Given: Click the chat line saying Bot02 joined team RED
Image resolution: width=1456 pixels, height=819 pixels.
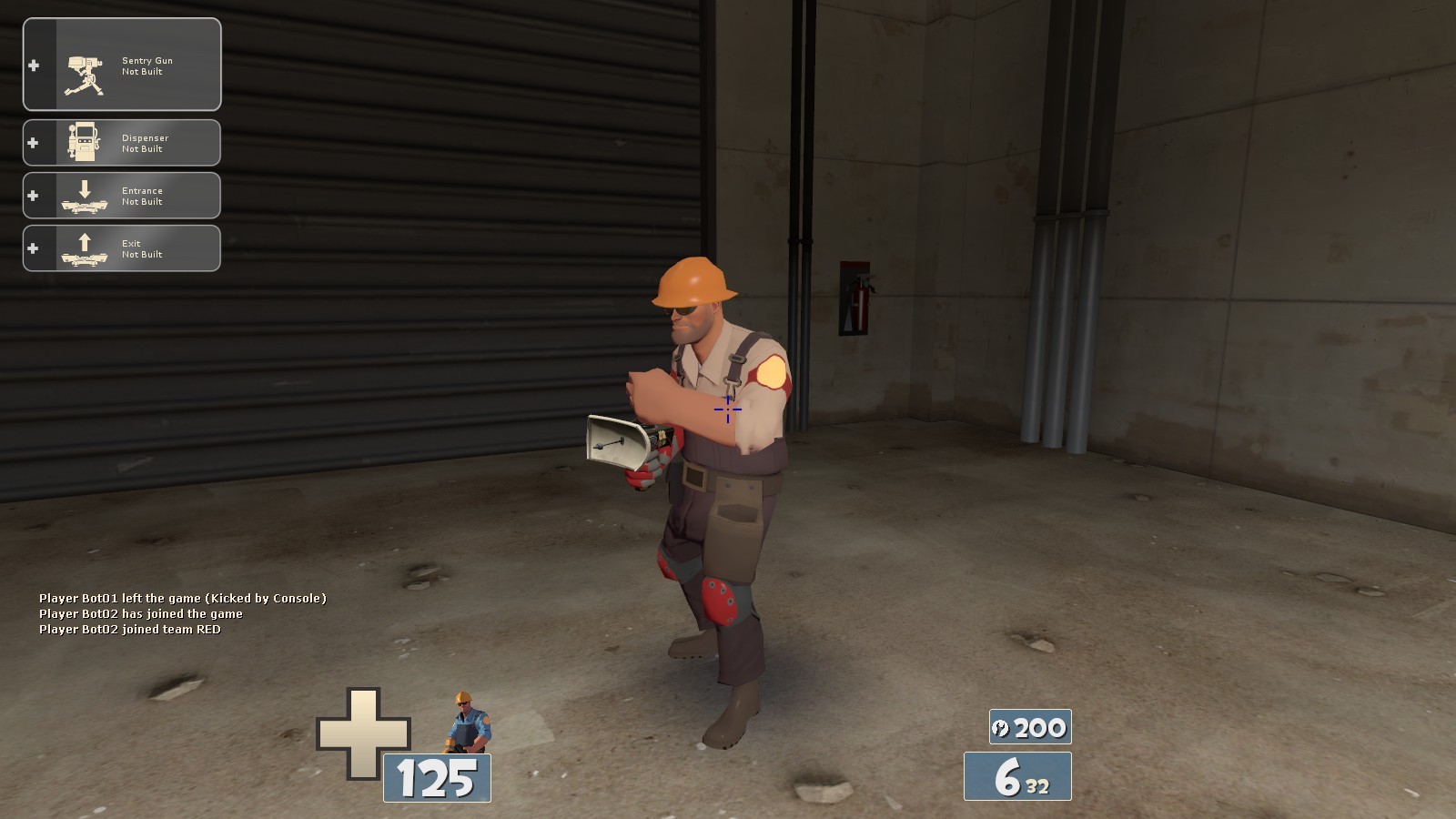Looking at the screenshot, I should tap(129, 628).
